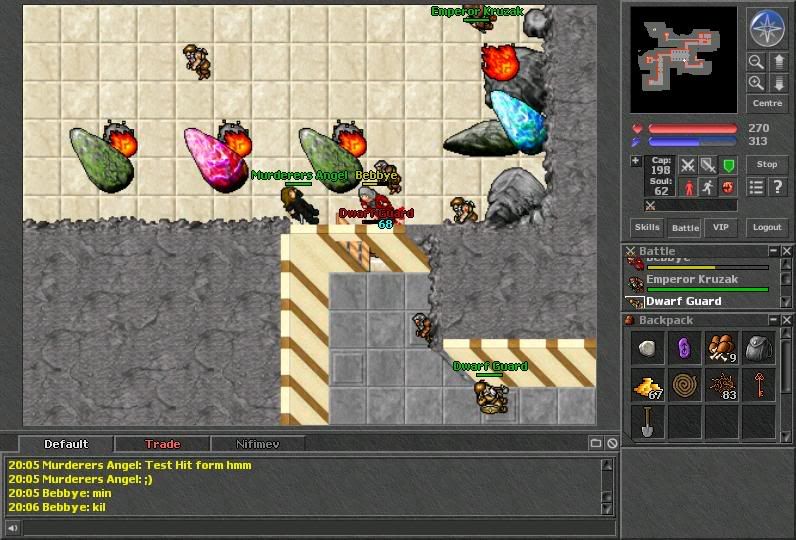The image size is (796, 540).
Task: Switch to the Trade chat tab
Action: tap(162, 444)
